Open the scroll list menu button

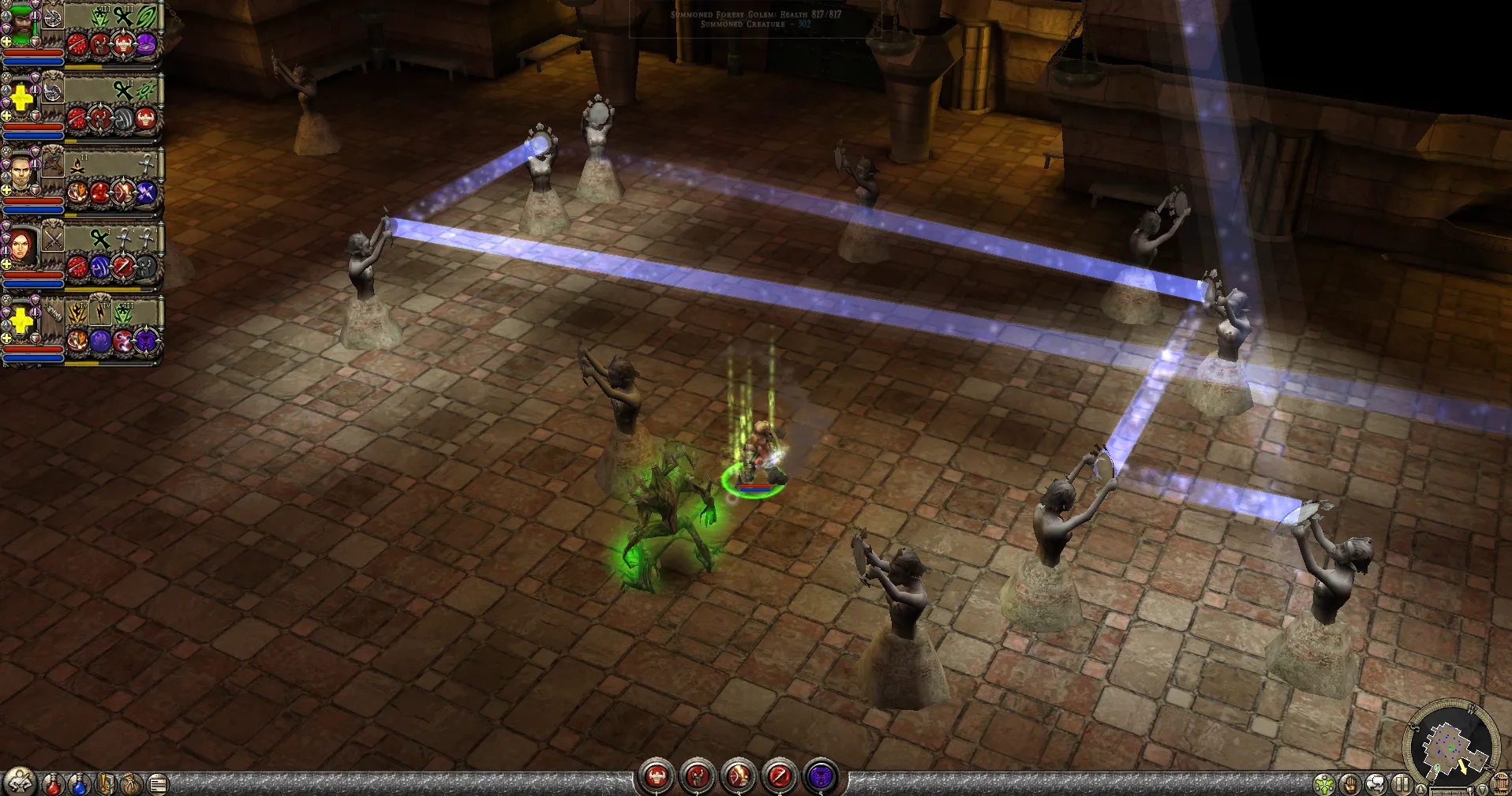[158, 784]
